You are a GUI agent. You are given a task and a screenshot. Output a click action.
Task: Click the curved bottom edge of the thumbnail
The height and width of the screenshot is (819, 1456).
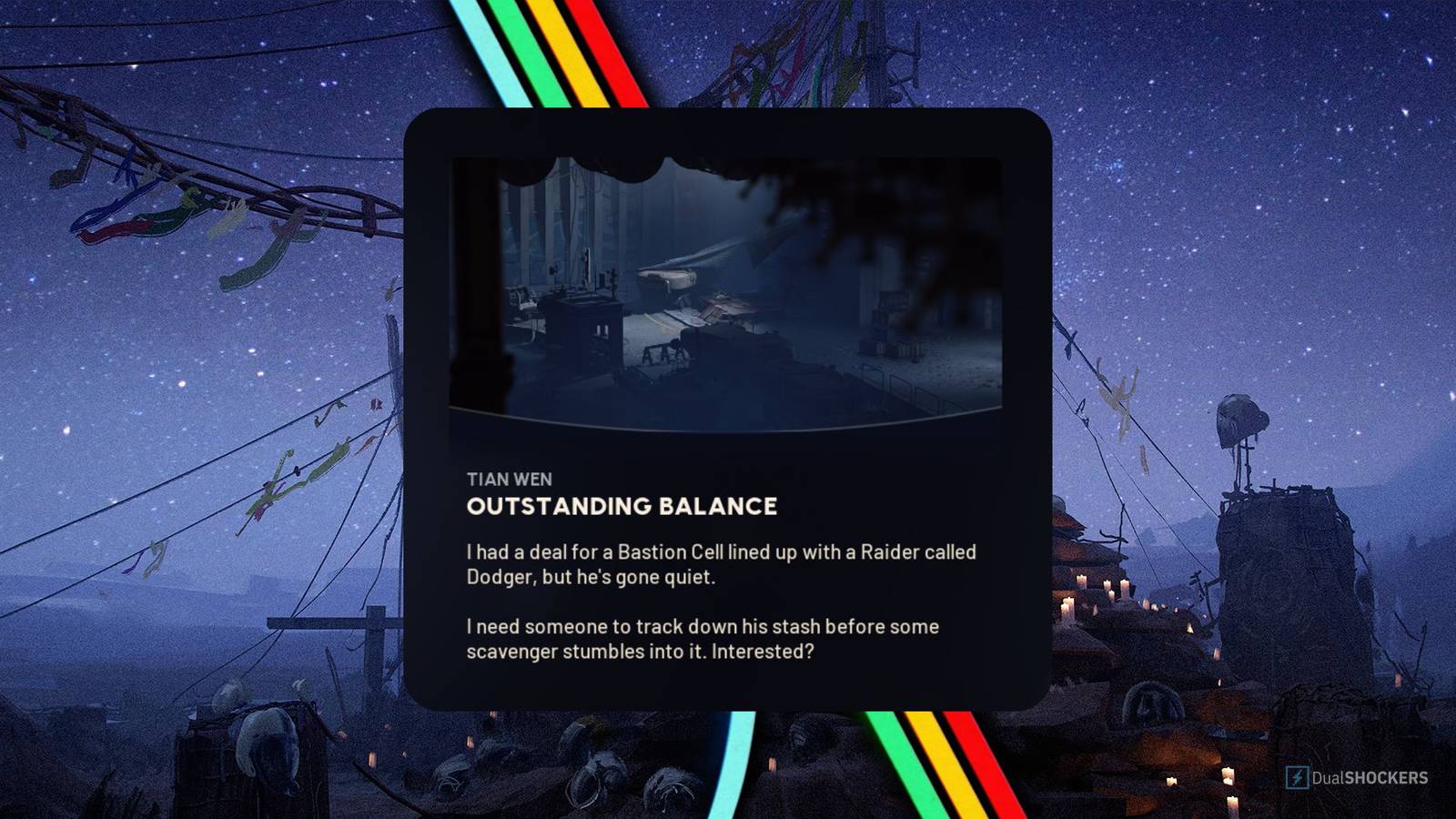[x=728, y=423]
